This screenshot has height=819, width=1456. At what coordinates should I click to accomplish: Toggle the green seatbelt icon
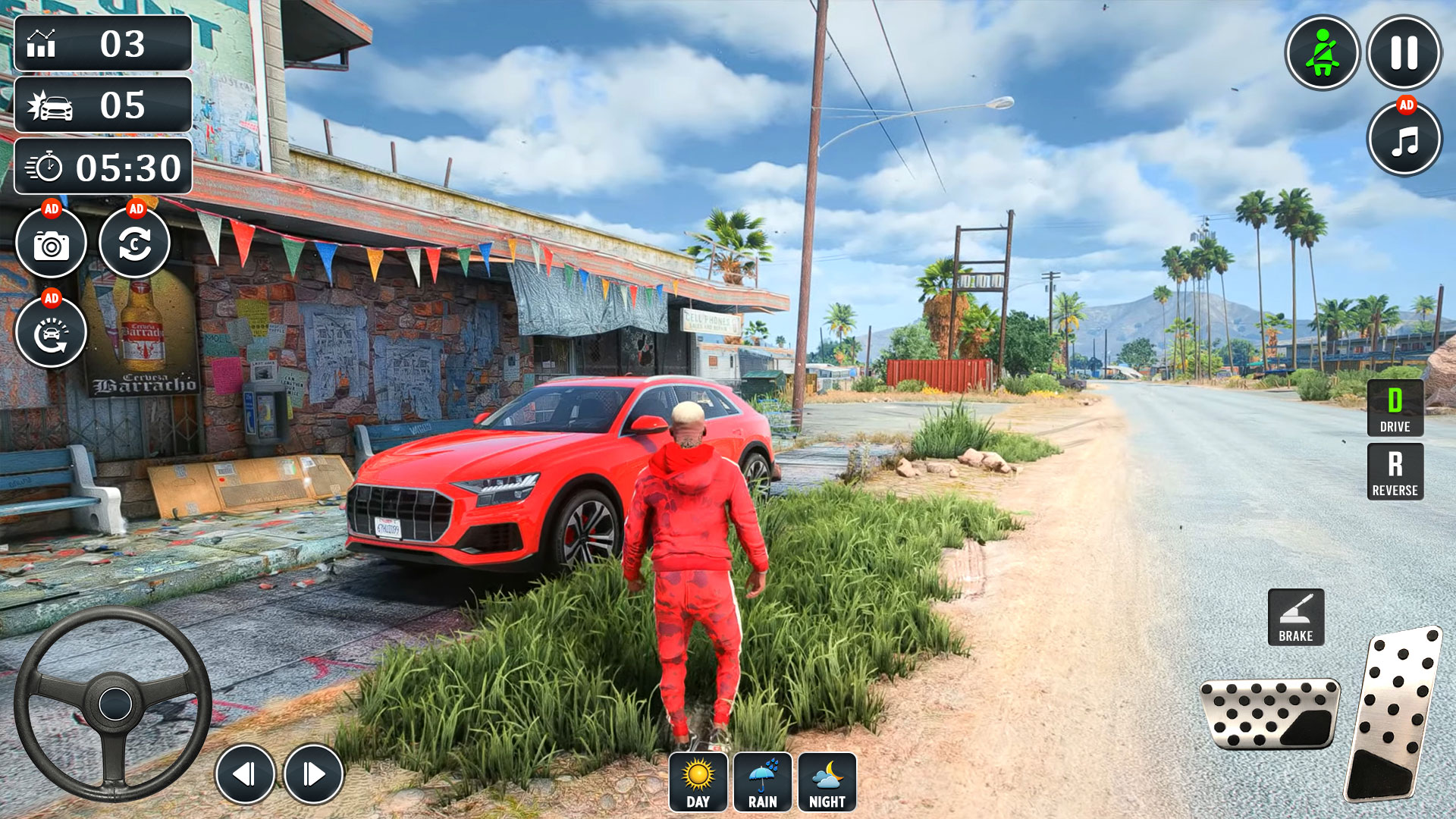pos(1323,53)
